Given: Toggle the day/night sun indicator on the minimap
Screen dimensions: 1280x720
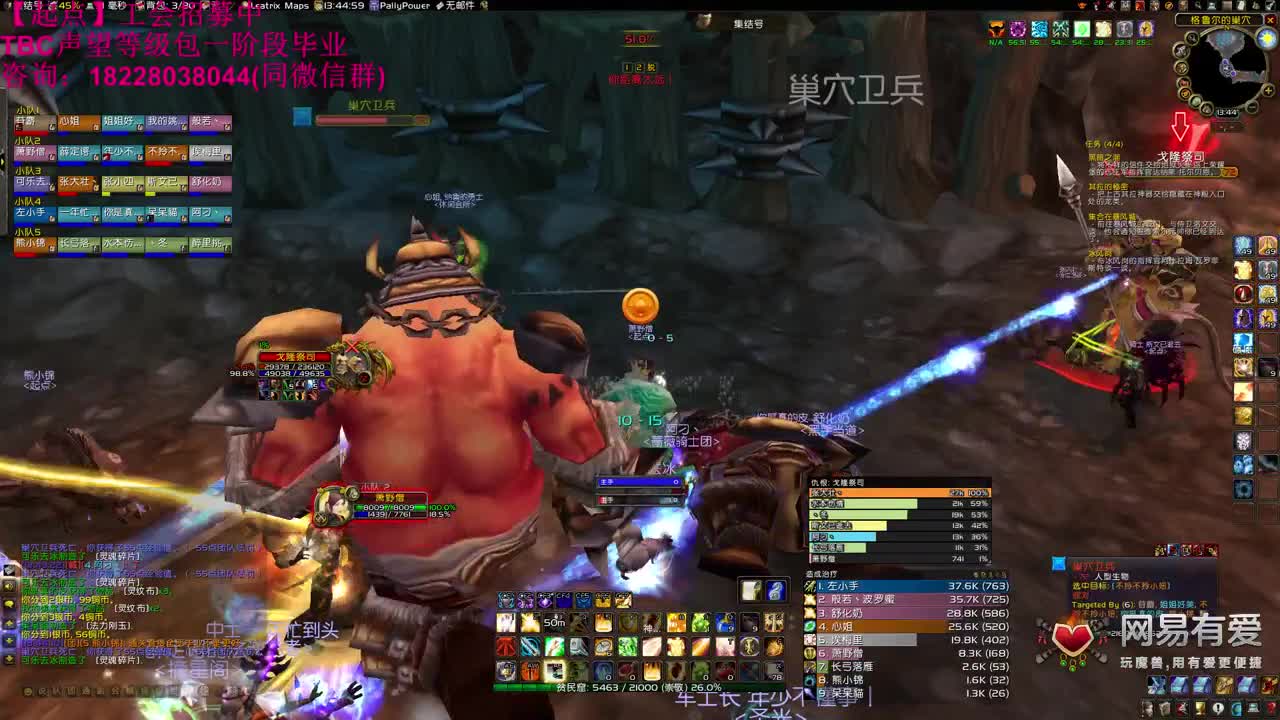Looking at the screenshot, I should click(x=1265, y=38).
